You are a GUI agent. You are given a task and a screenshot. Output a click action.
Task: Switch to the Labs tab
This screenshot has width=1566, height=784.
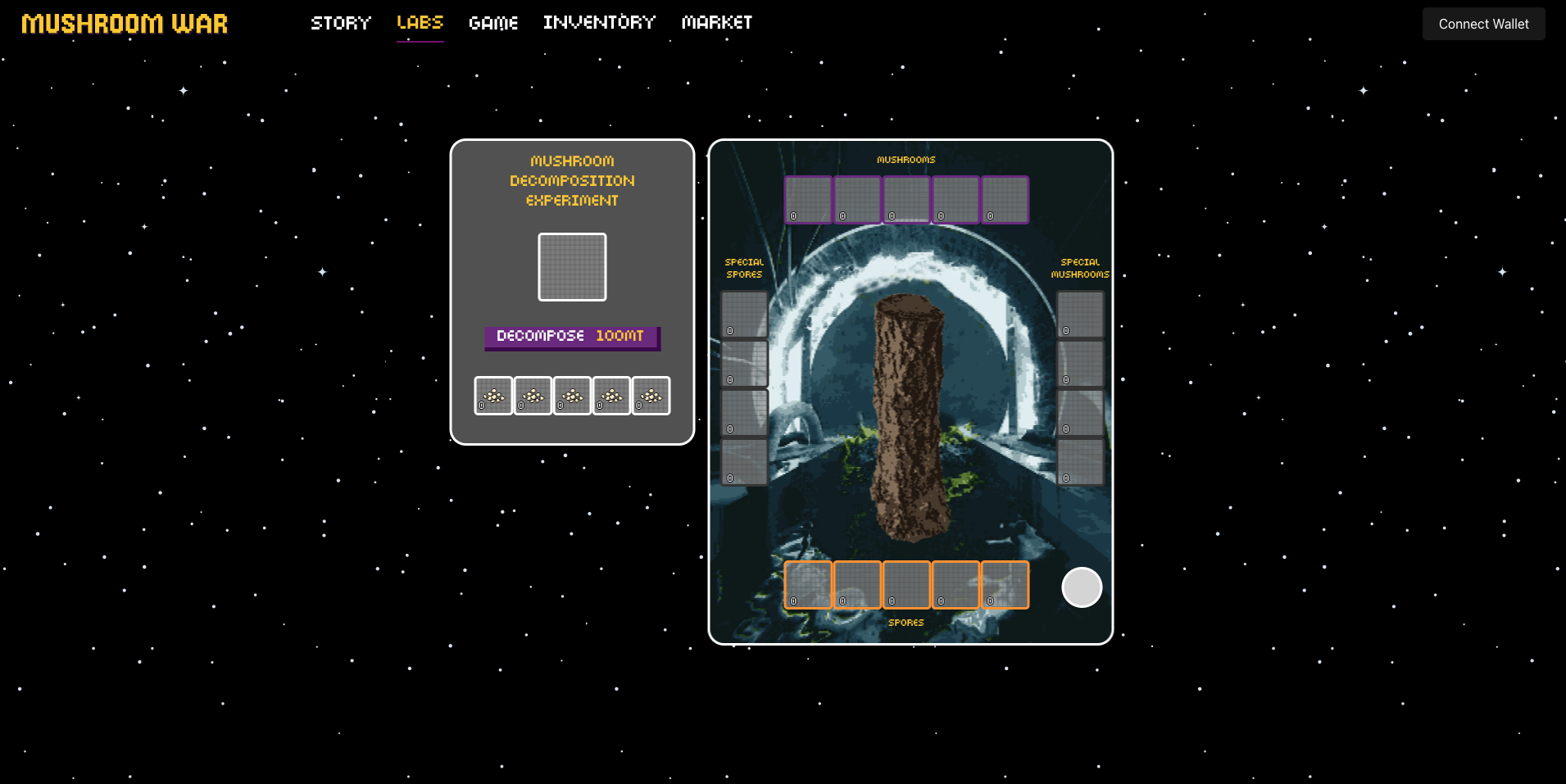[420, 23]
